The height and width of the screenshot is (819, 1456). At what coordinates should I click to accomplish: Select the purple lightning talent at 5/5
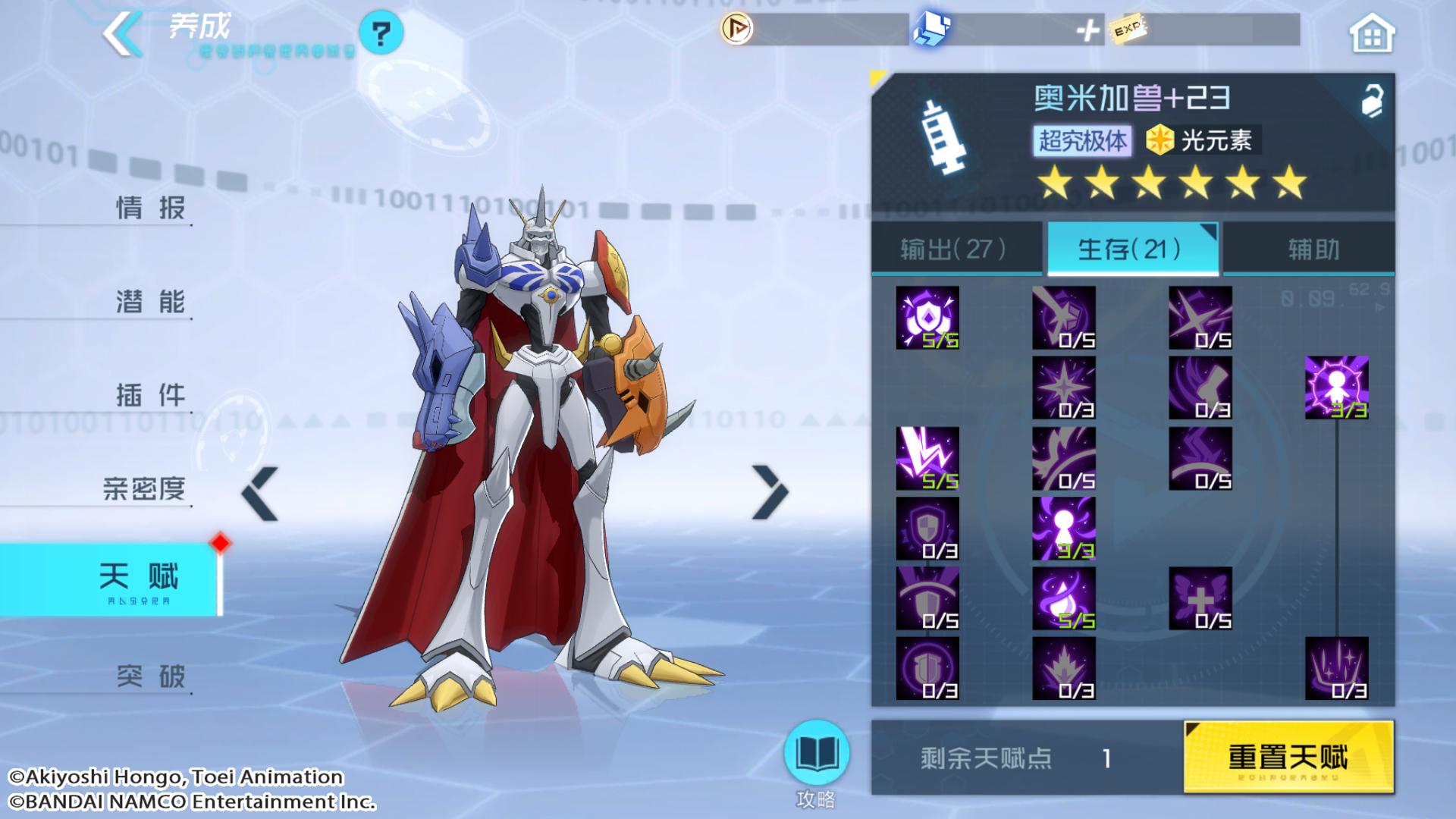click(x=927, y=458)
